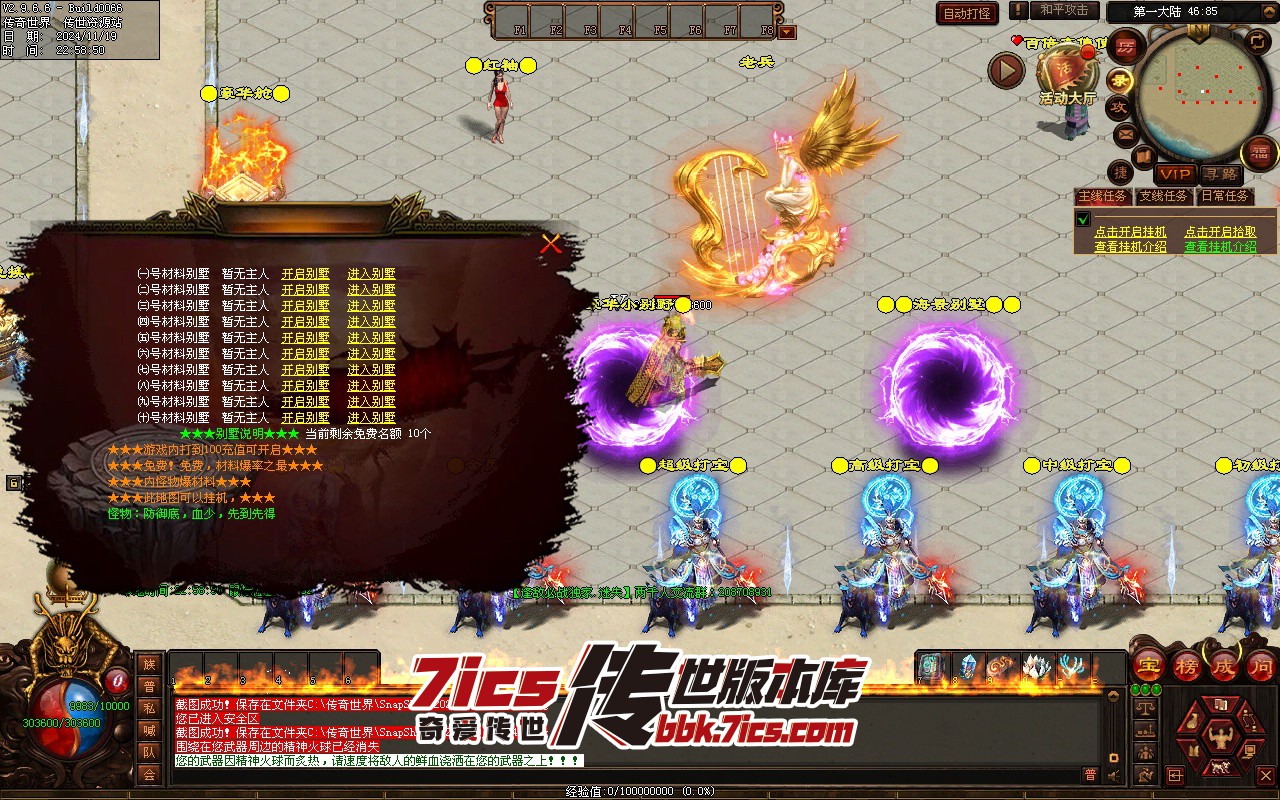The height and width of the screenshot is (800, 1280).
Task: Click the 点击开启拾取 link
Action: tap(1220, 232)
